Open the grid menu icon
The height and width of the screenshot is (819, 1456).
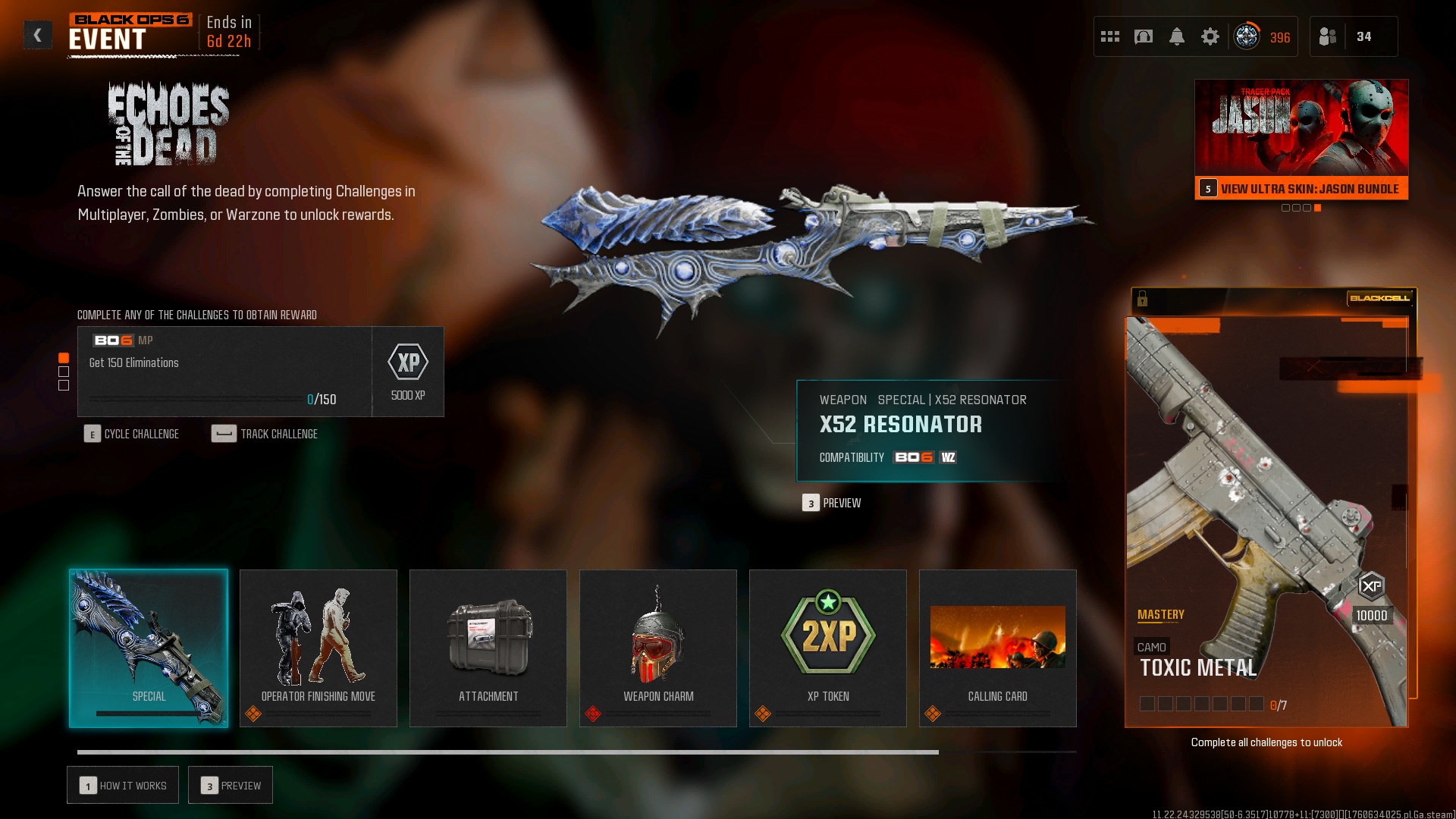pyautogui.click(x=1110, y=36)
